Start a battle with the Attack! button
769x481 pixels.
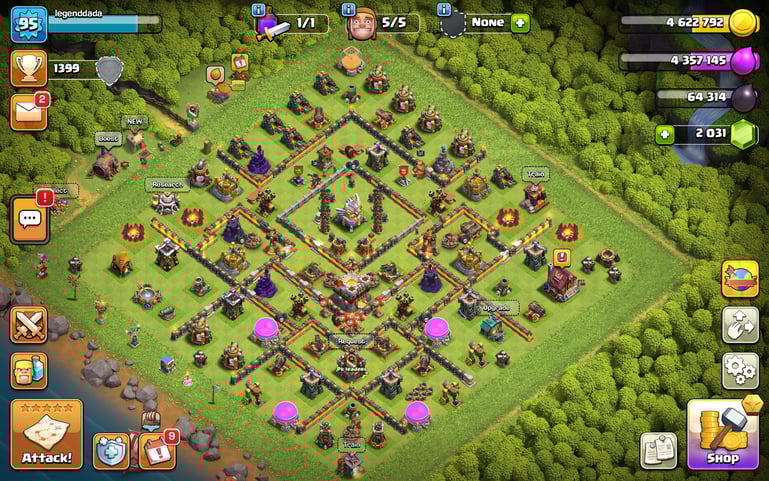click(46, 435)
